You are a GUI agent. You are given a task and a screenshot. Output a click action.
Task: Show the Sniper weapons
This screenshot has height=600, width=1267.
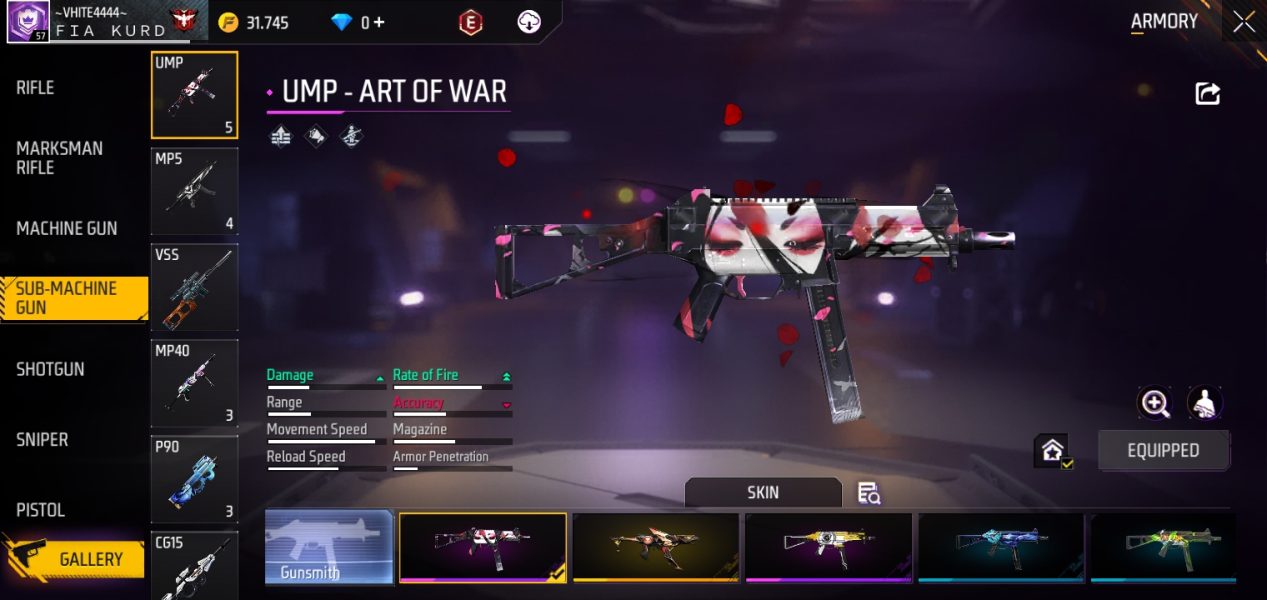[x=42, y=440]
